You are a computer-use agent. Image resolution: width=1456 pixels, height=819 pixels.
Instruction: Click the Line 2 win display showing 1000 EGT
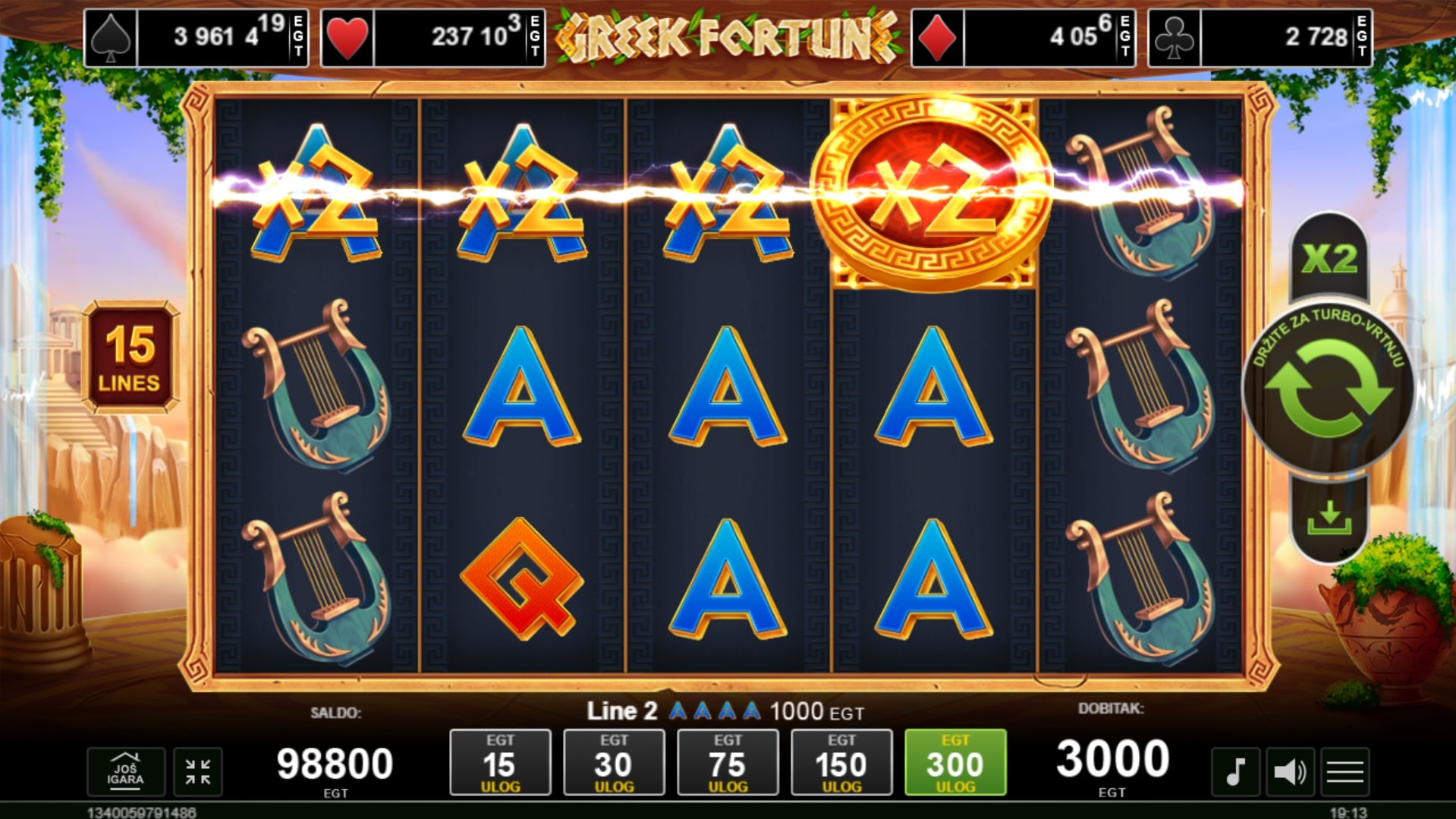tap(725, 712)
